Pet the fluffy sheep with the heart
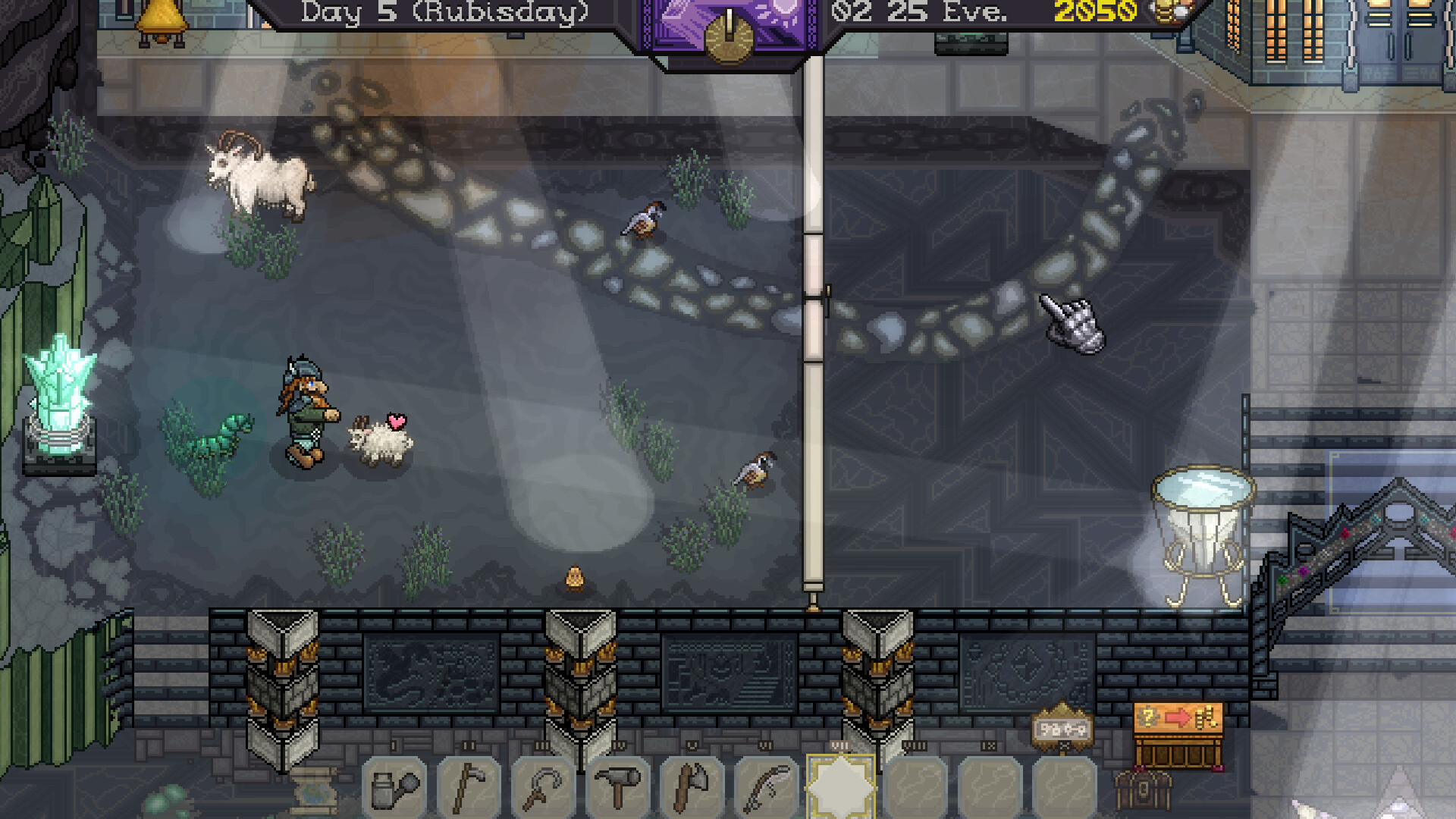1456x819 pixels. [378, 440]
